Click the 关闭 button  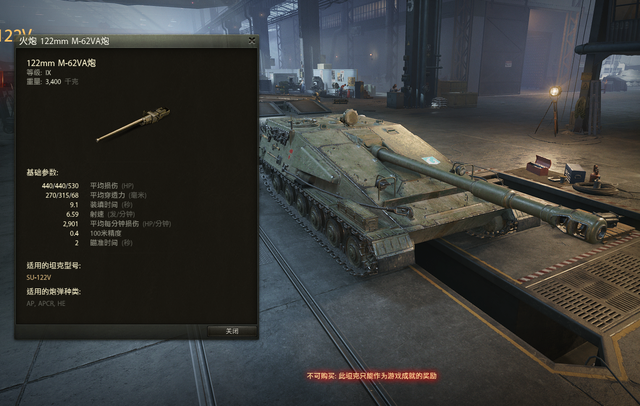point(232,330)
